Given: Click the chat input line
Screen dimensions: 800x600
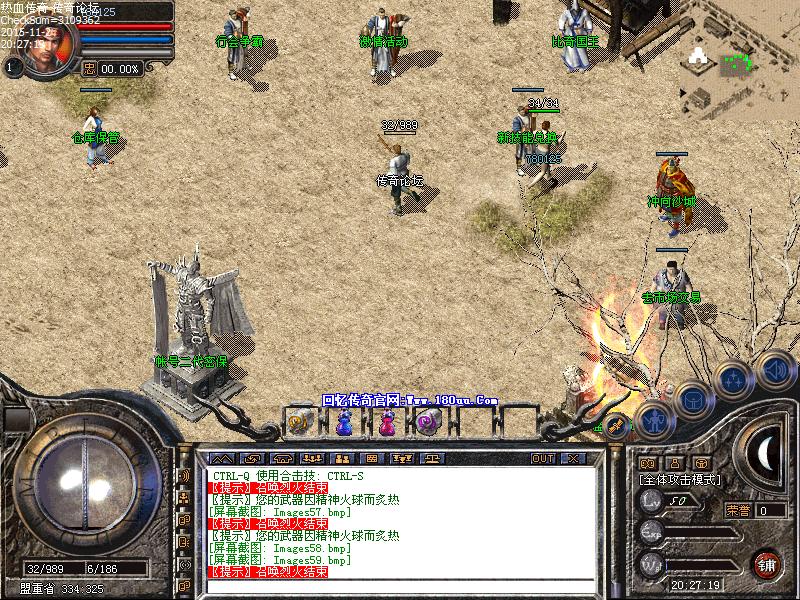Looking at the screenshot, I should pyautogui.click(x=400, y=585).
